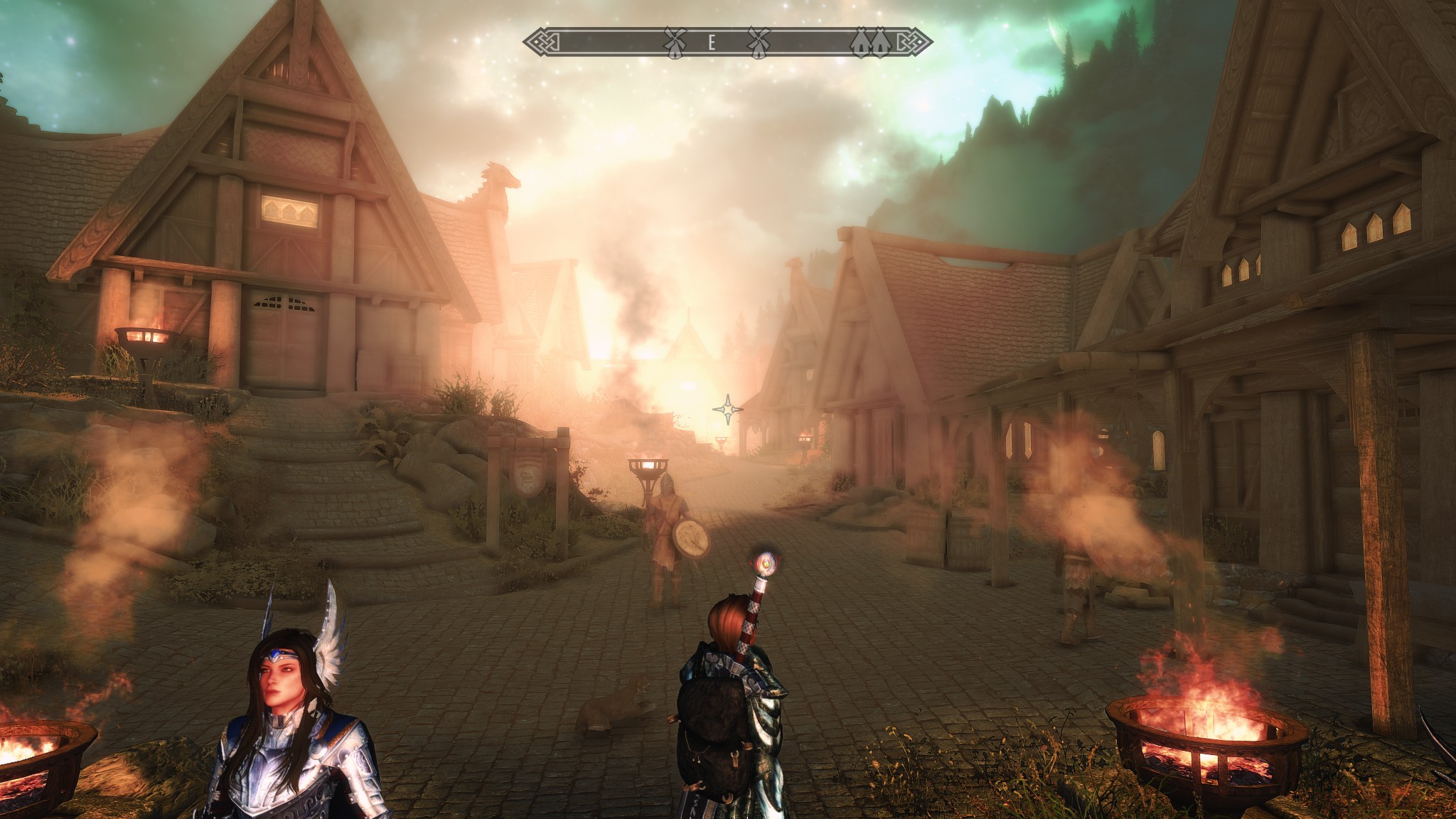Click the star-shaped crosshair reticle
The height and width of the screenshot is (819, 1456).
728,409
